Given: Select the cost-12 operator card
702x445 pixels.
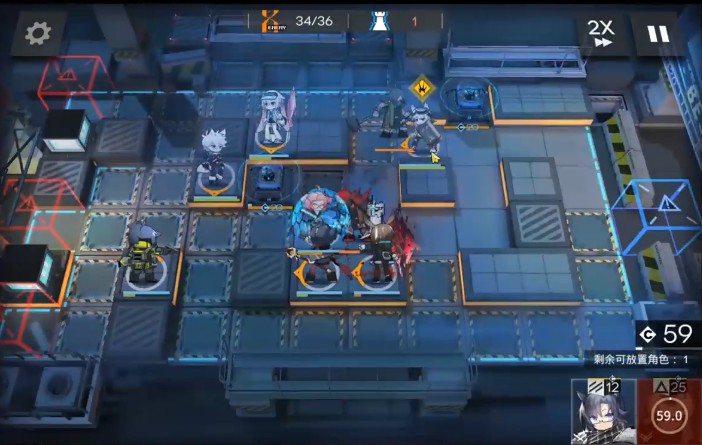Looking at the screenshot, I should pos(602,412).
